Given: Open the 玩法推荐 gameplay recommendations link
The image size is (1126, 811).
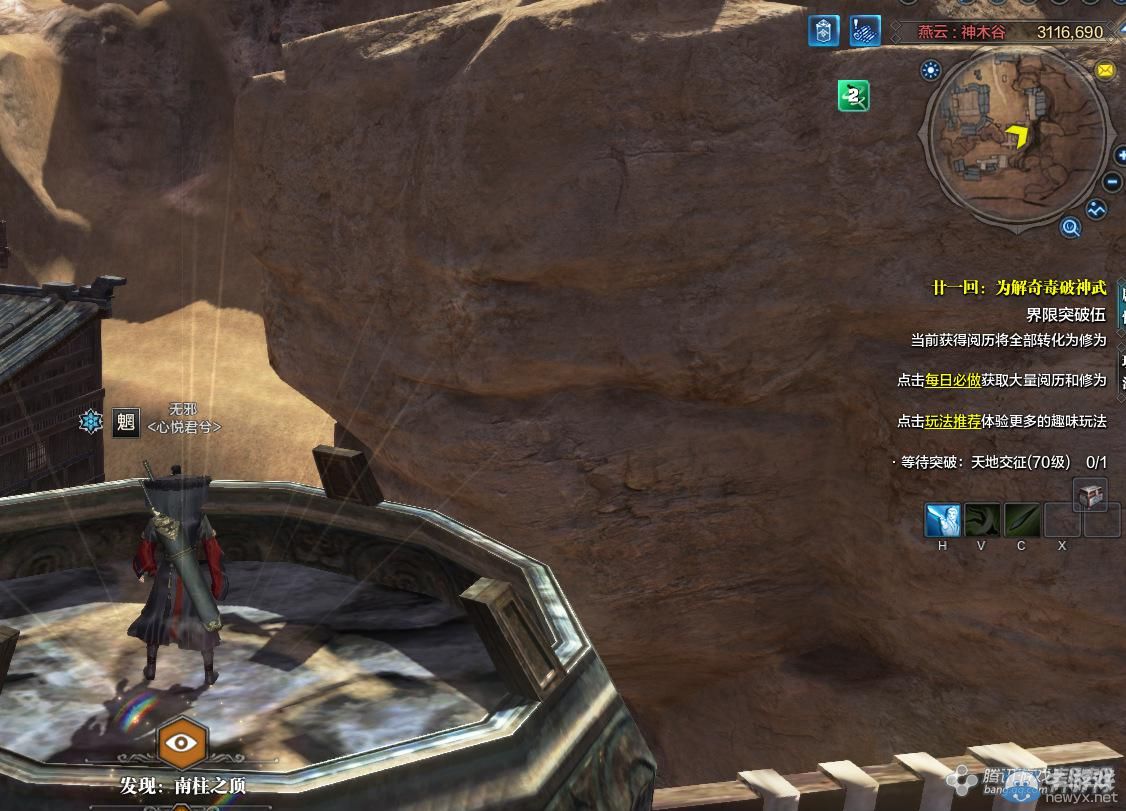Looking at the screenshot, I should click(952, 421).
